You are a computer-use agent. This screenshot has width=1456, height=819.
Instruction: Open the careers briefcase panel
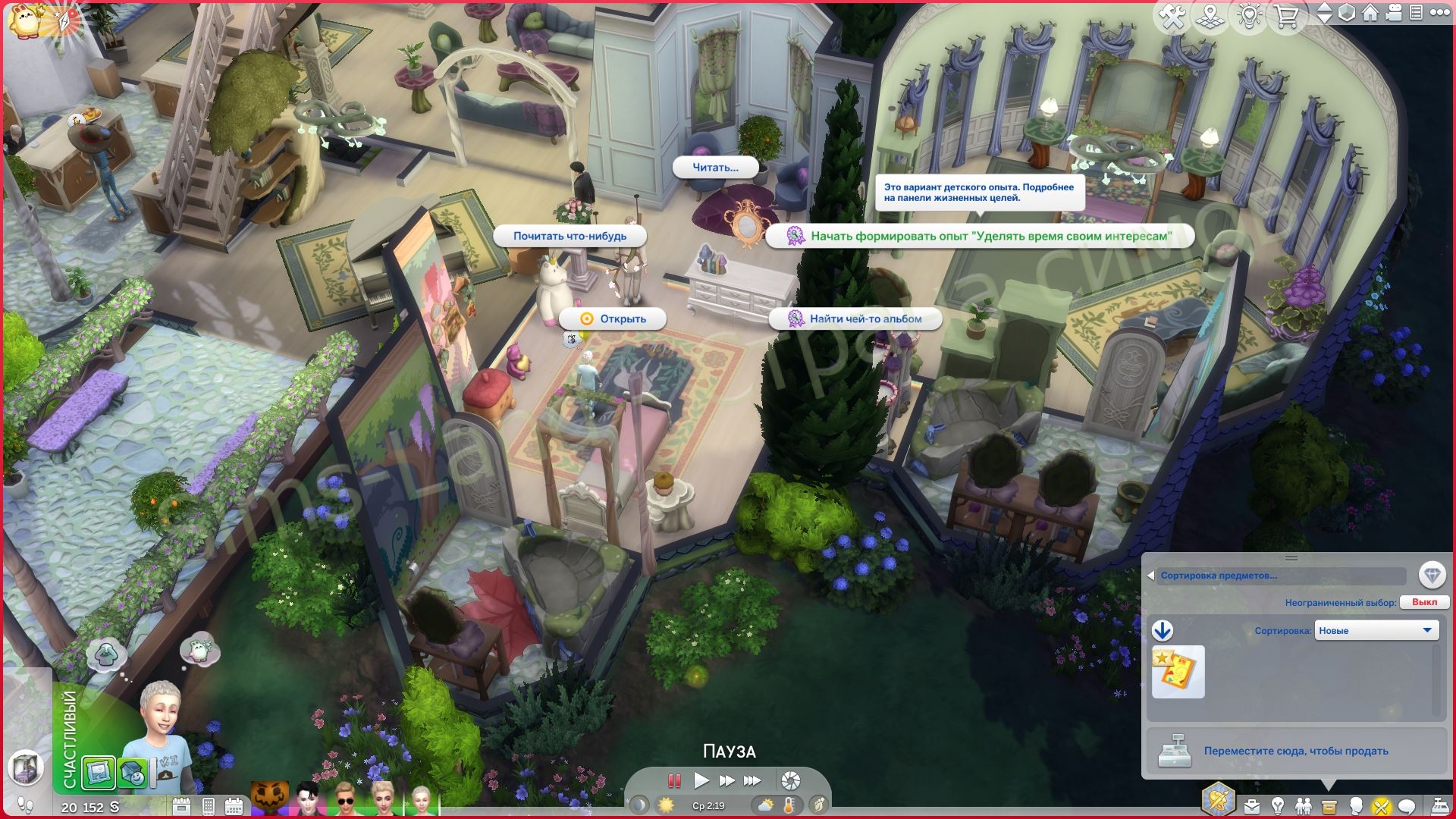pyautogui.click(x=1251, y=805)
